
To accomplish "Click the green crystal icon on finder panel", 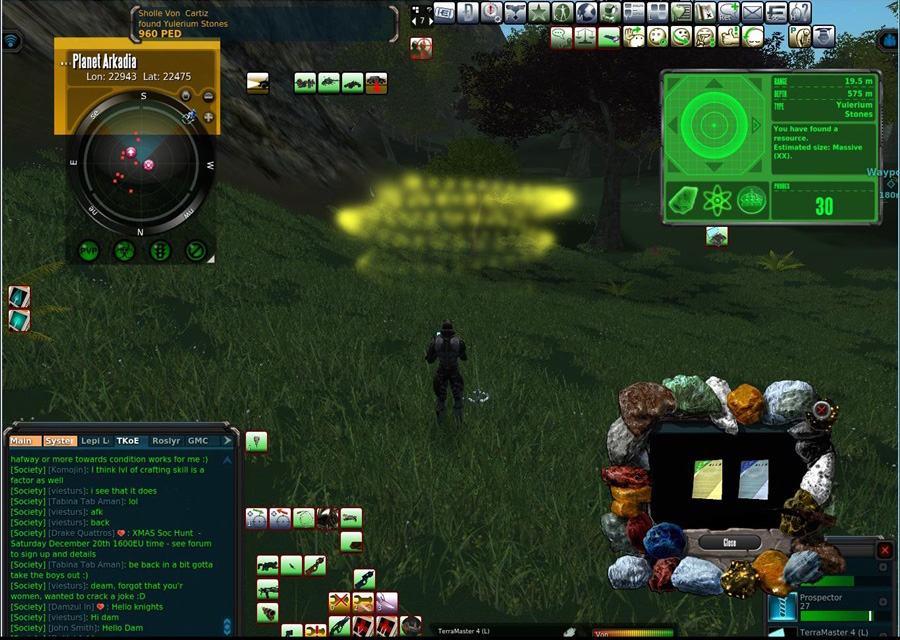I will click(x=683, y=201).
